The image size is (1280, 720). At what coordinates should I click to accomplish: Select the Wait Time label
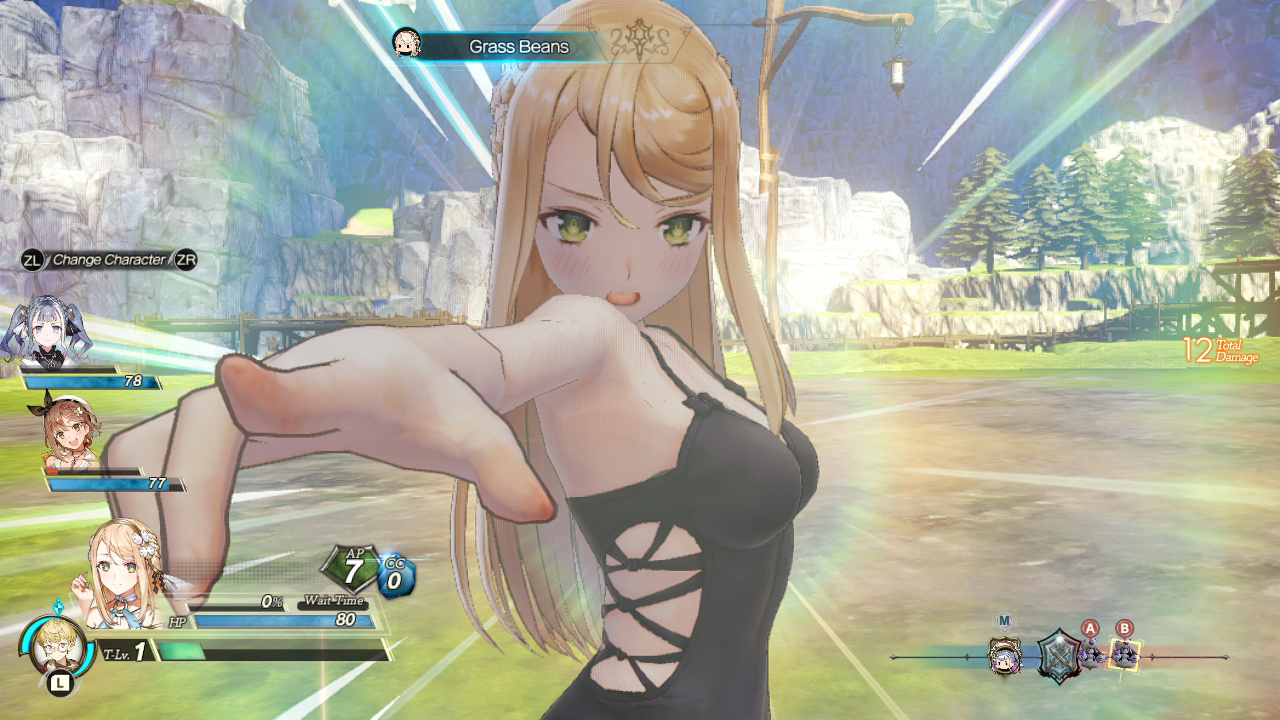point(333,602)
